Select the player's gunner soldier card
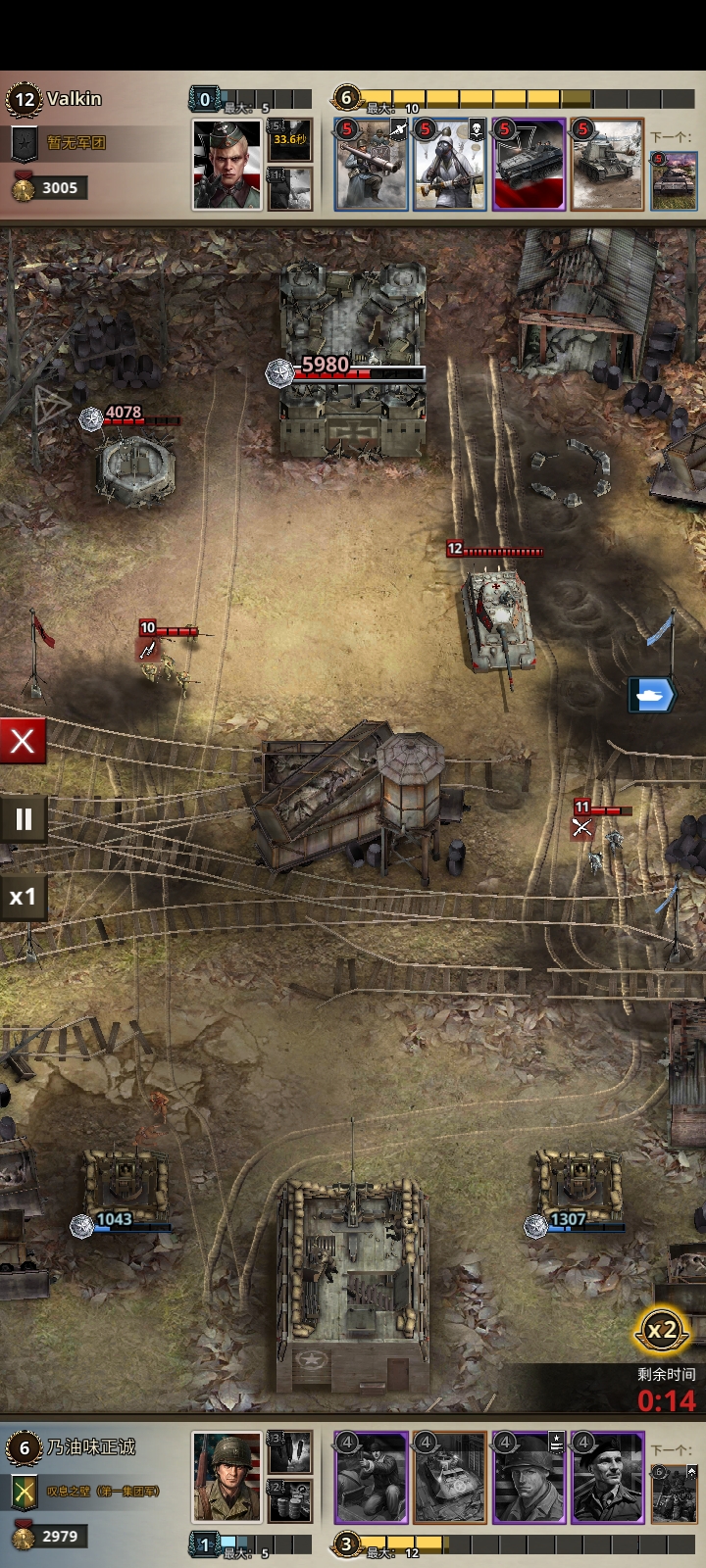 tap(372, 1477)
